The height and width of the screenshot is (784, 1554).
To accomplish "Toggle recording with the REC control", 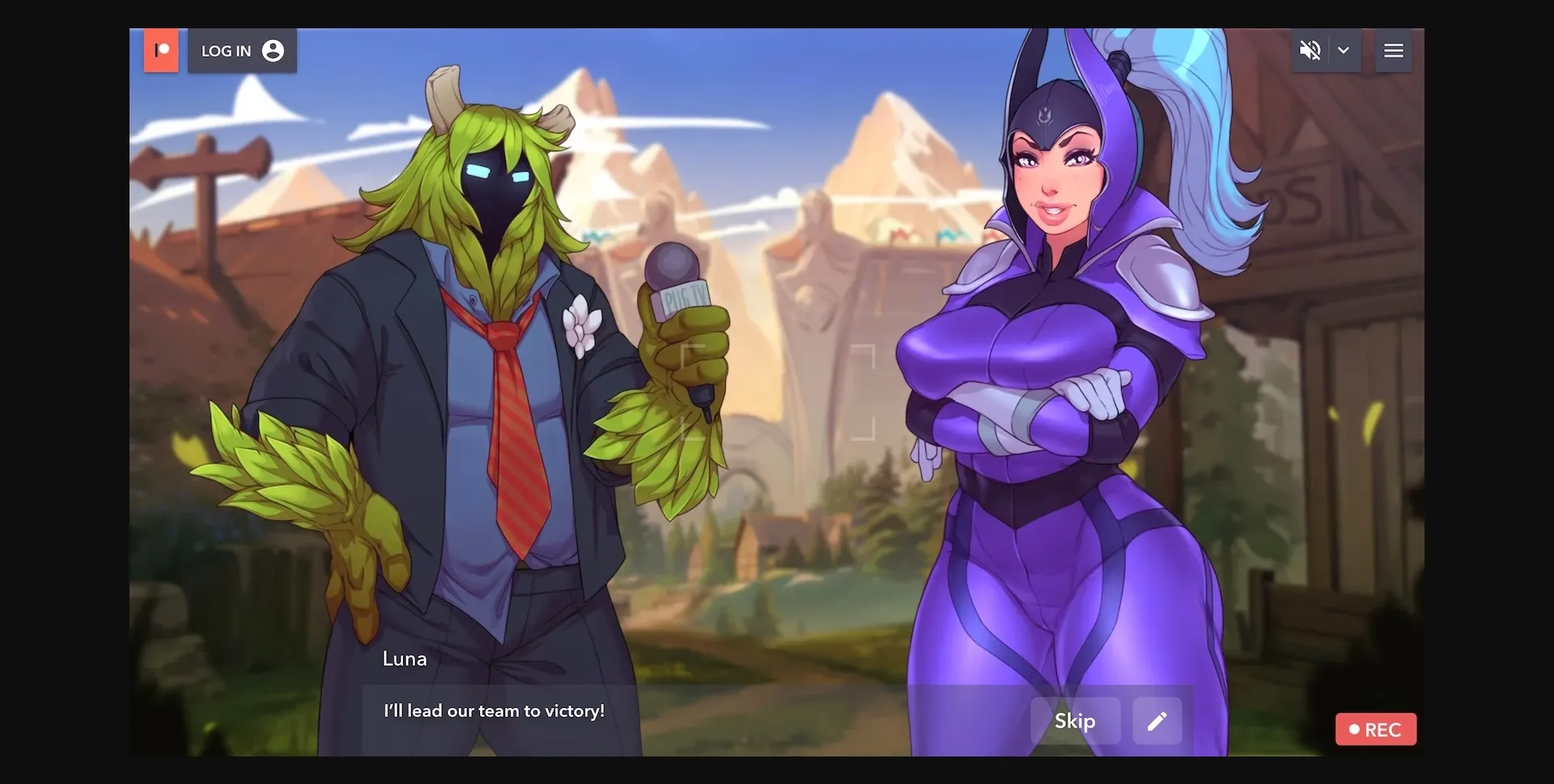I will 1375,729.
